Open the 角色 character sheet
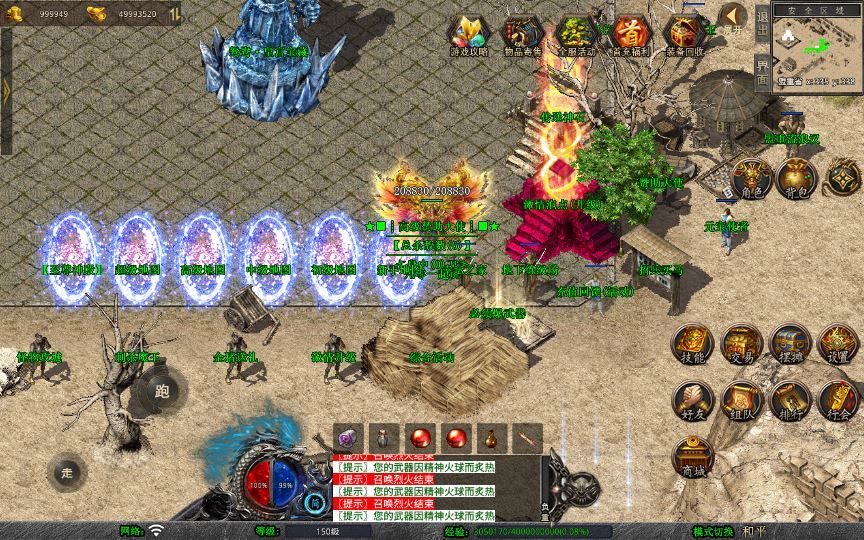Screen dimensions: 864x540 pos(752,177)
